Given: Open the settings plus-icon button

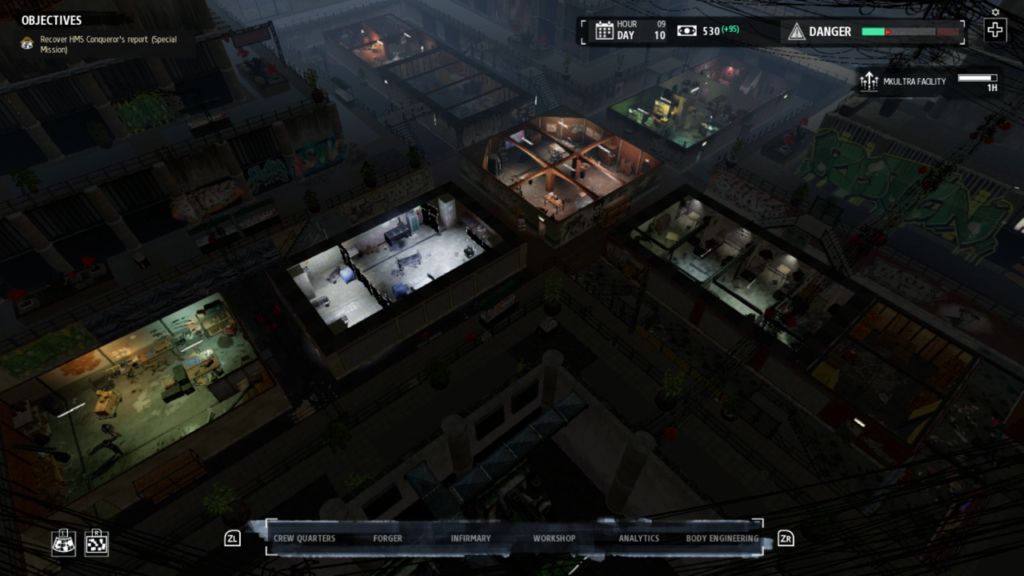Looking at the screenshot, I should tap(994, 29).
